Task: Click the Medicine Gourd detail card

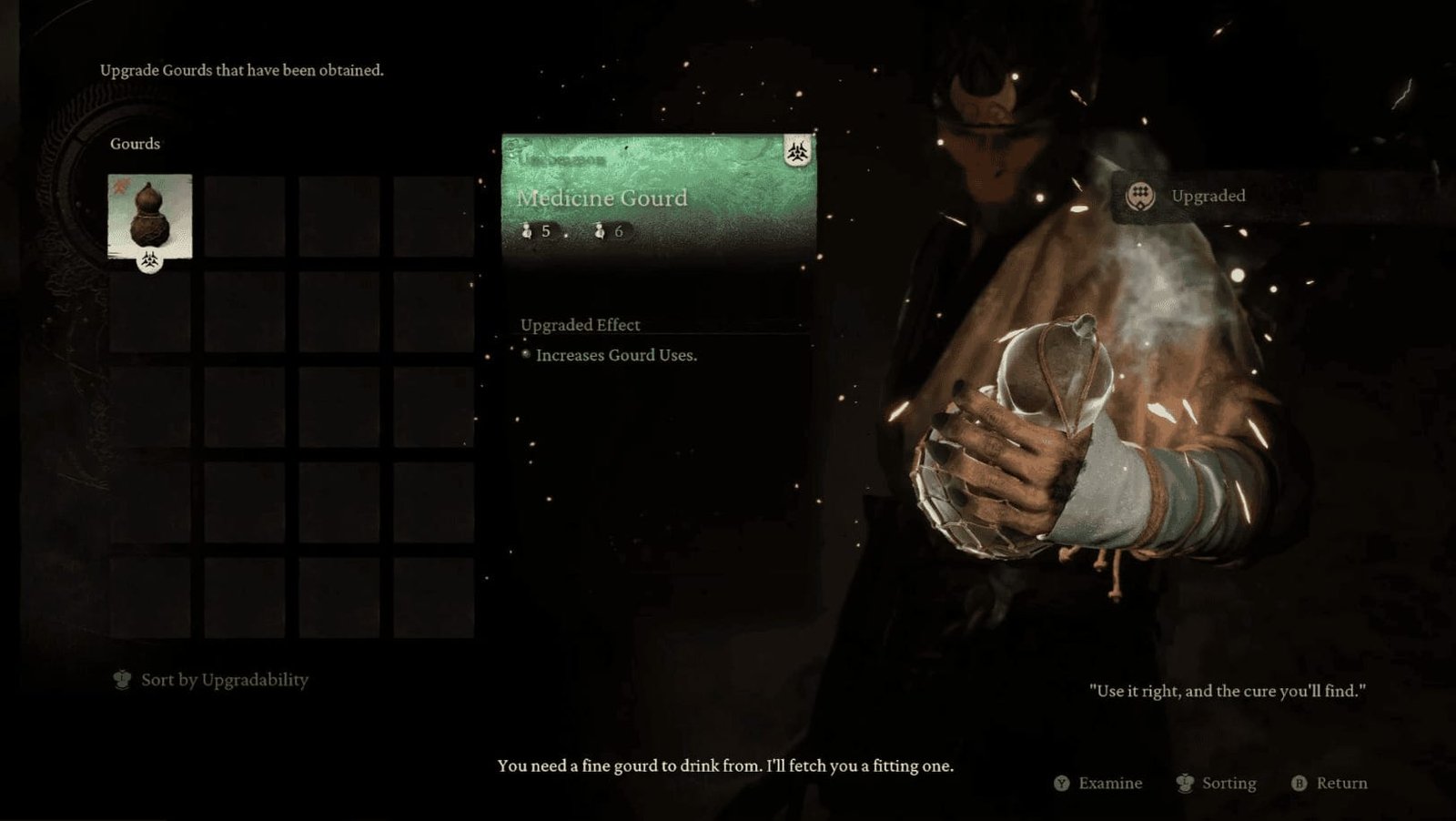Action: click(x=659, y=196)
